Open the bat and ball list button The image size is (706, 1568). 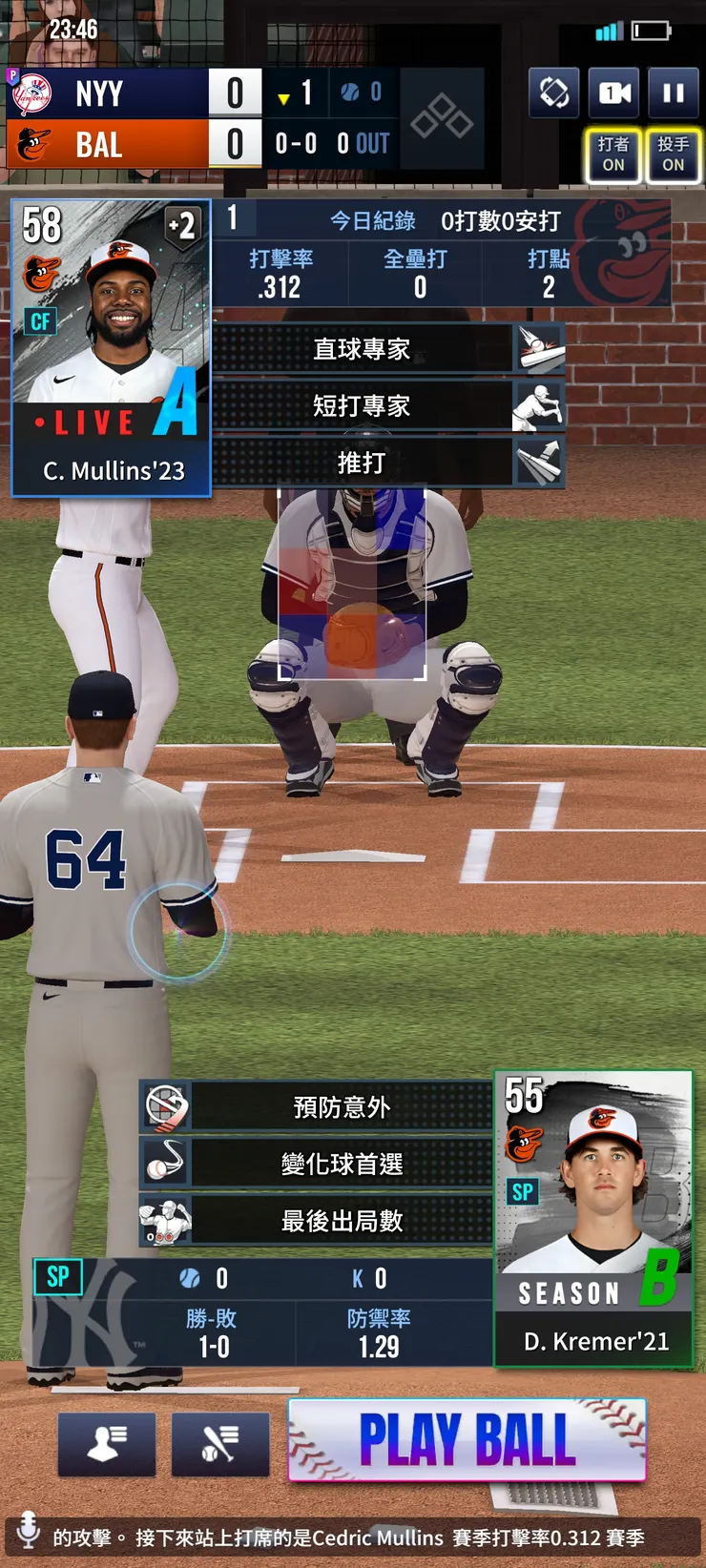pos(219,1444)
